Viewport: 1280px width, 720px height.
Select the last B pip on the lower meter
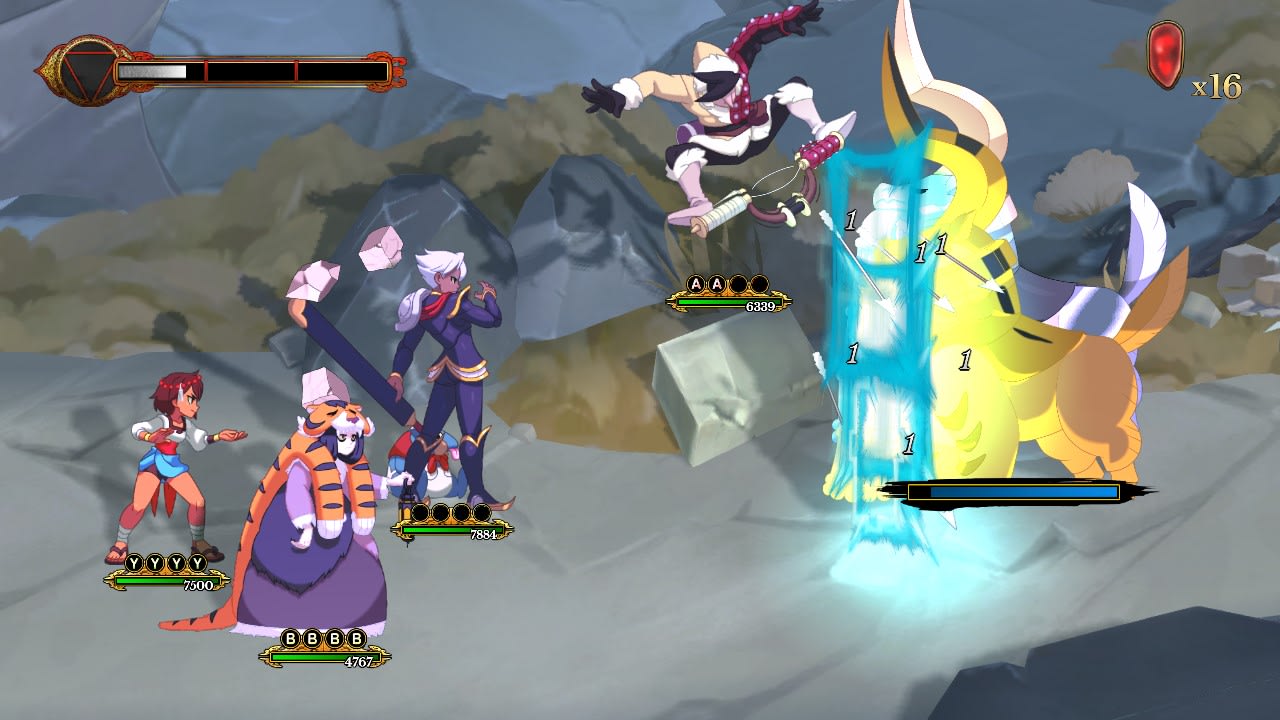pyautogui.click(x=356, y=639)
